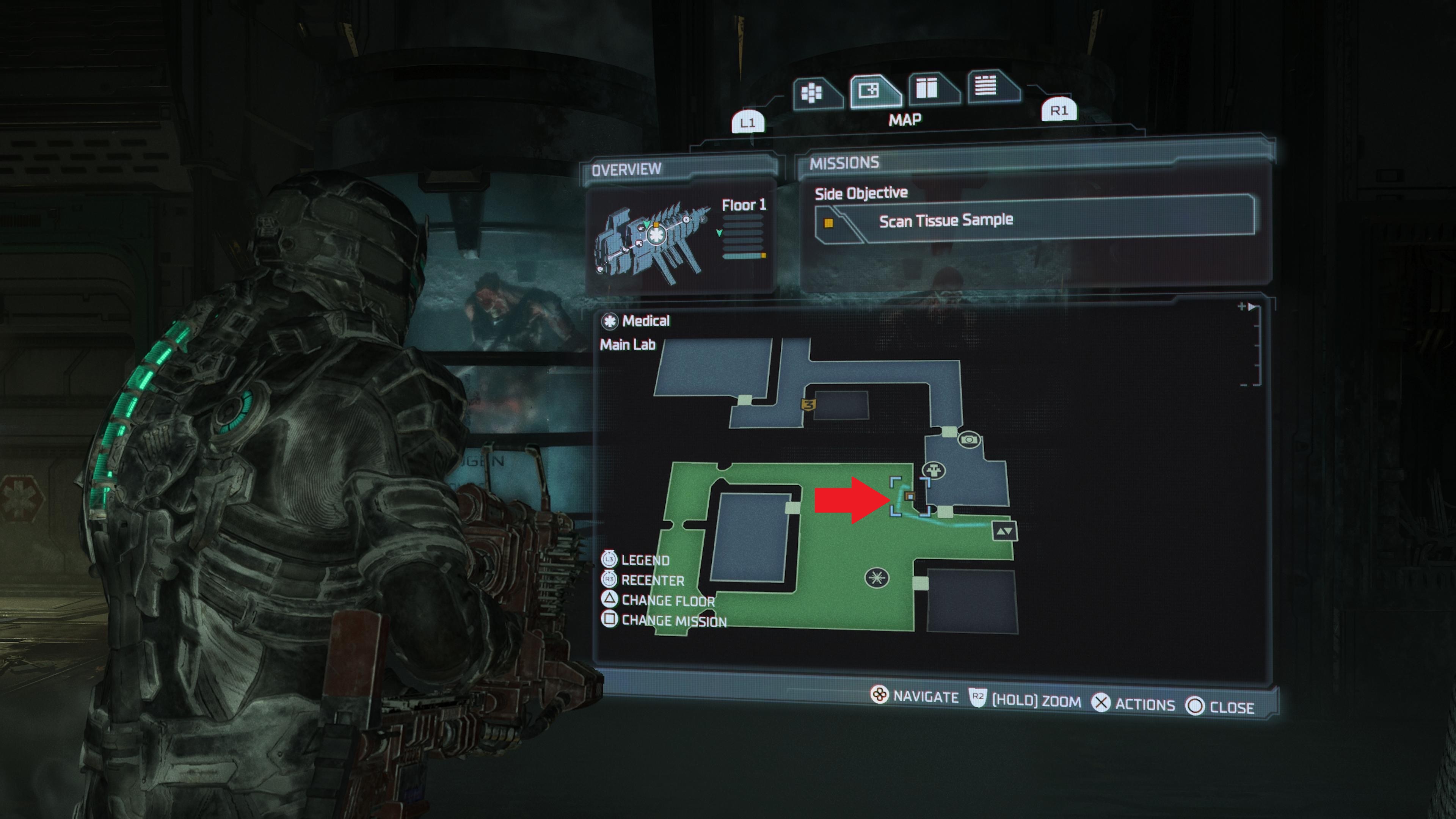1456x819 pixels.
Task: Select the Floor 1 level indicator bar
Action: coord(743,256)
